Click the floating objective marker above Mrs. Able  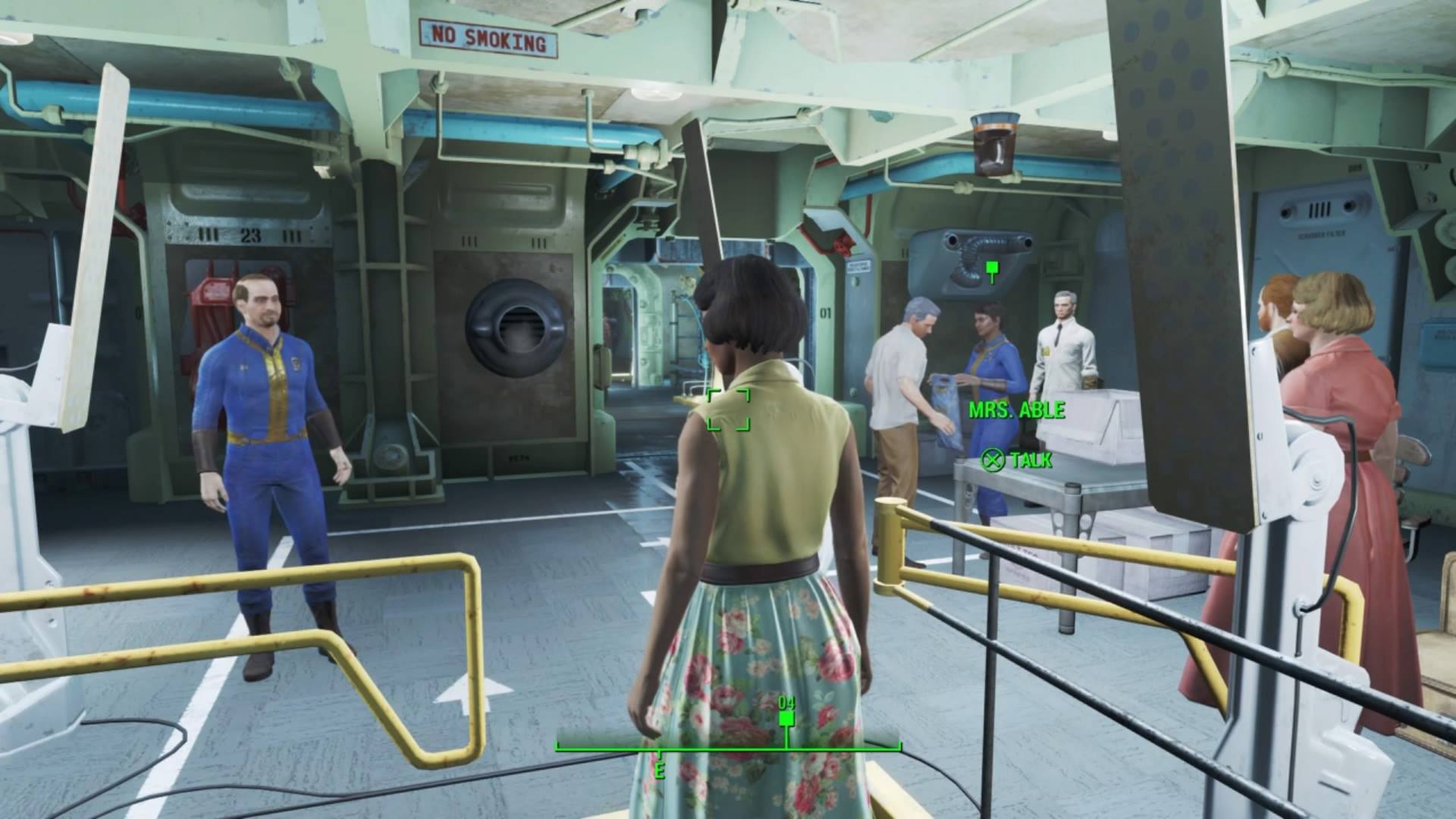(x=991, y=268)
